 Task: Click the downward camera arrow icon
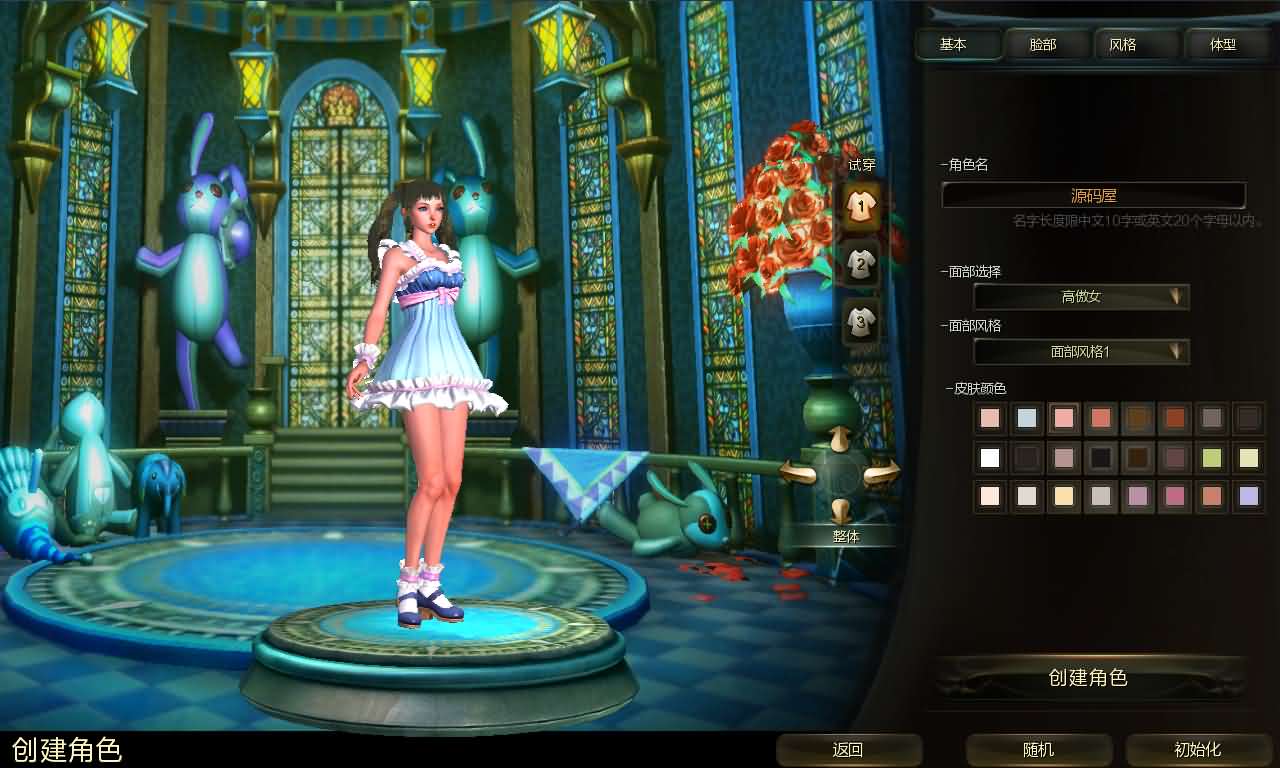[838, 508]
